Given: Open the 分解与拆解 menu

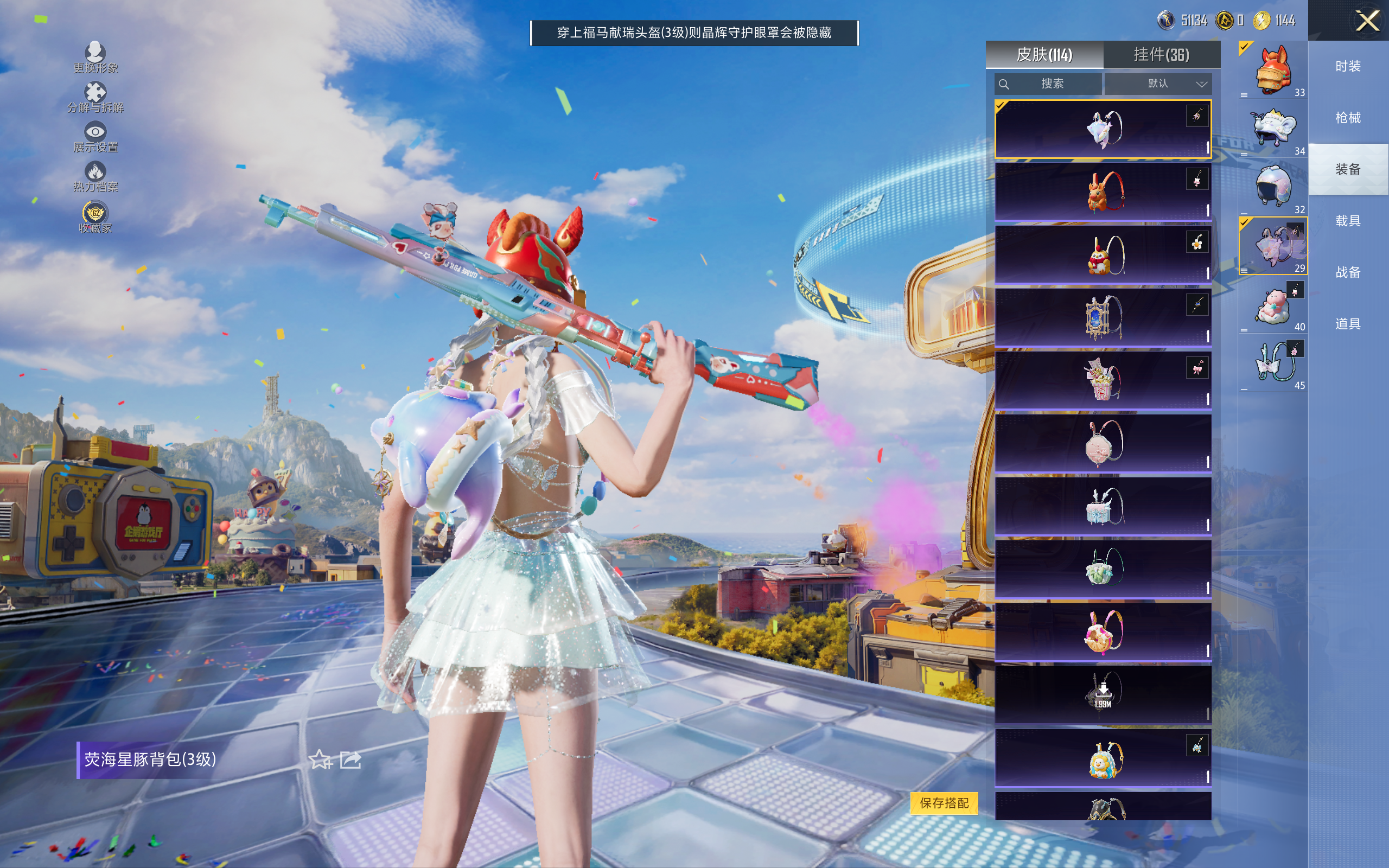Looking at the screenshot, I should coord(95,97).
